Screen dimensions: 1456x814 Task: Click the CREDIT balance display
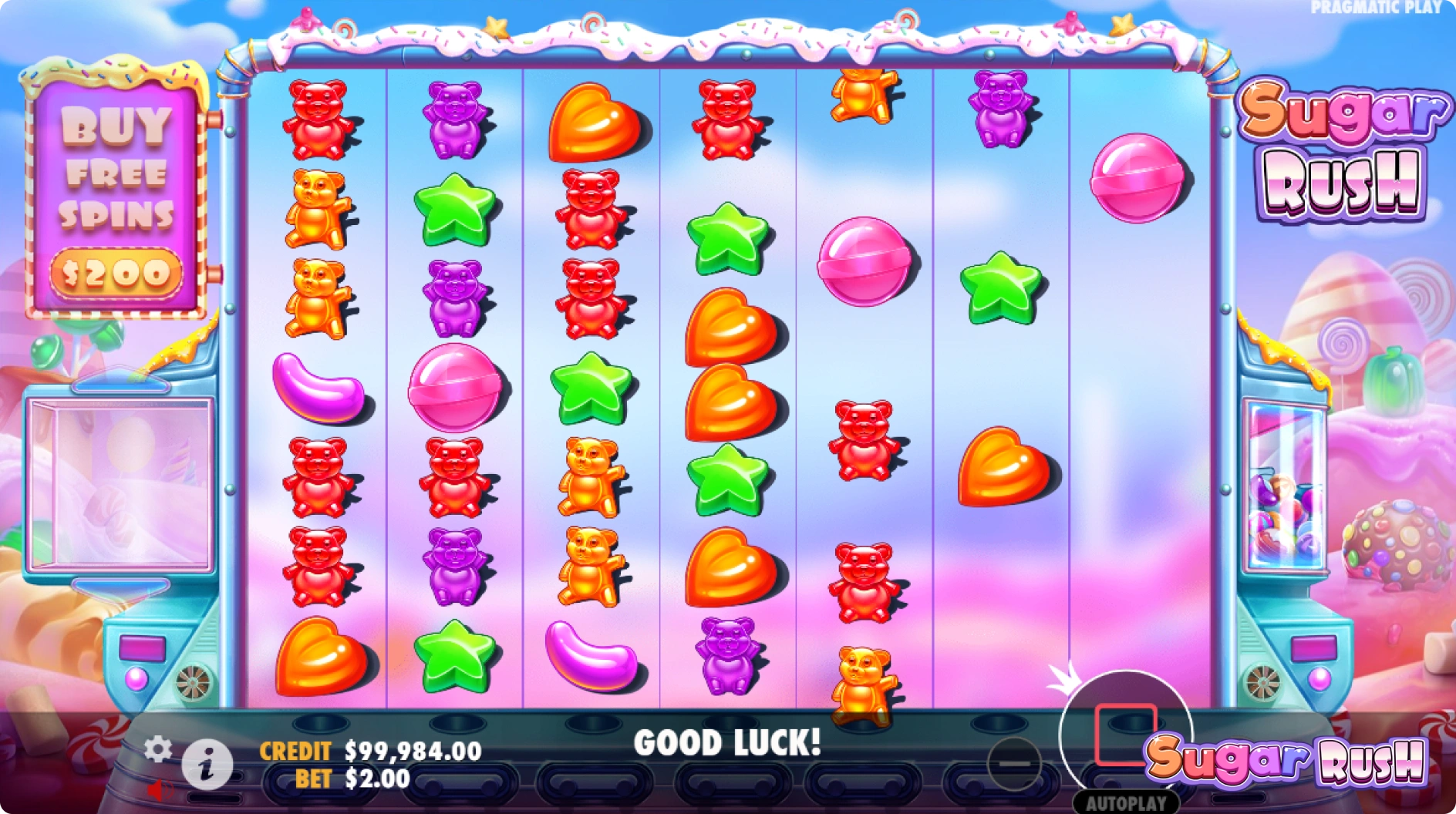click(370, 749)
